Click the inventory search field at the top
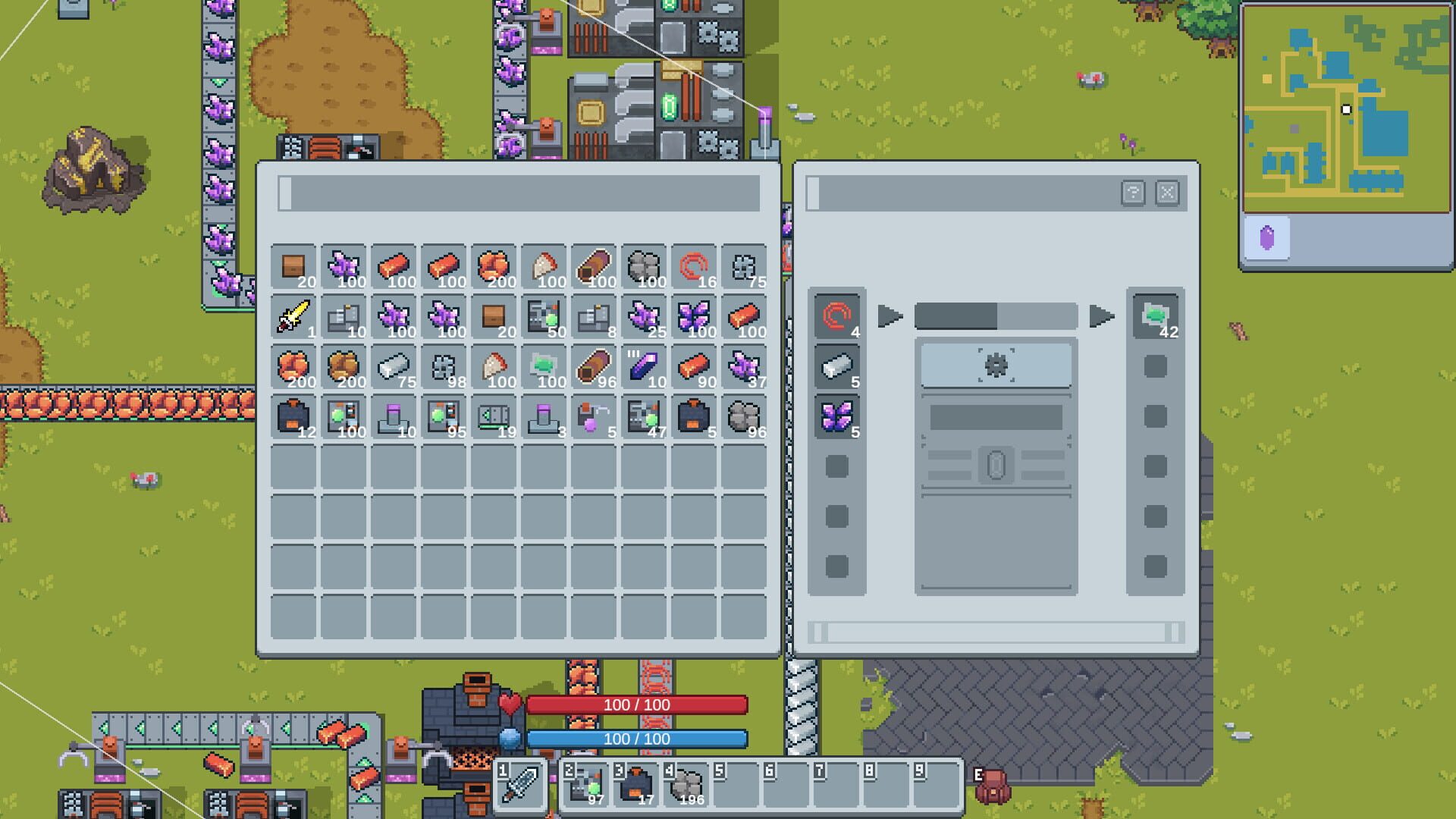This screenshot has width=1456, height=819. [523, 192]
